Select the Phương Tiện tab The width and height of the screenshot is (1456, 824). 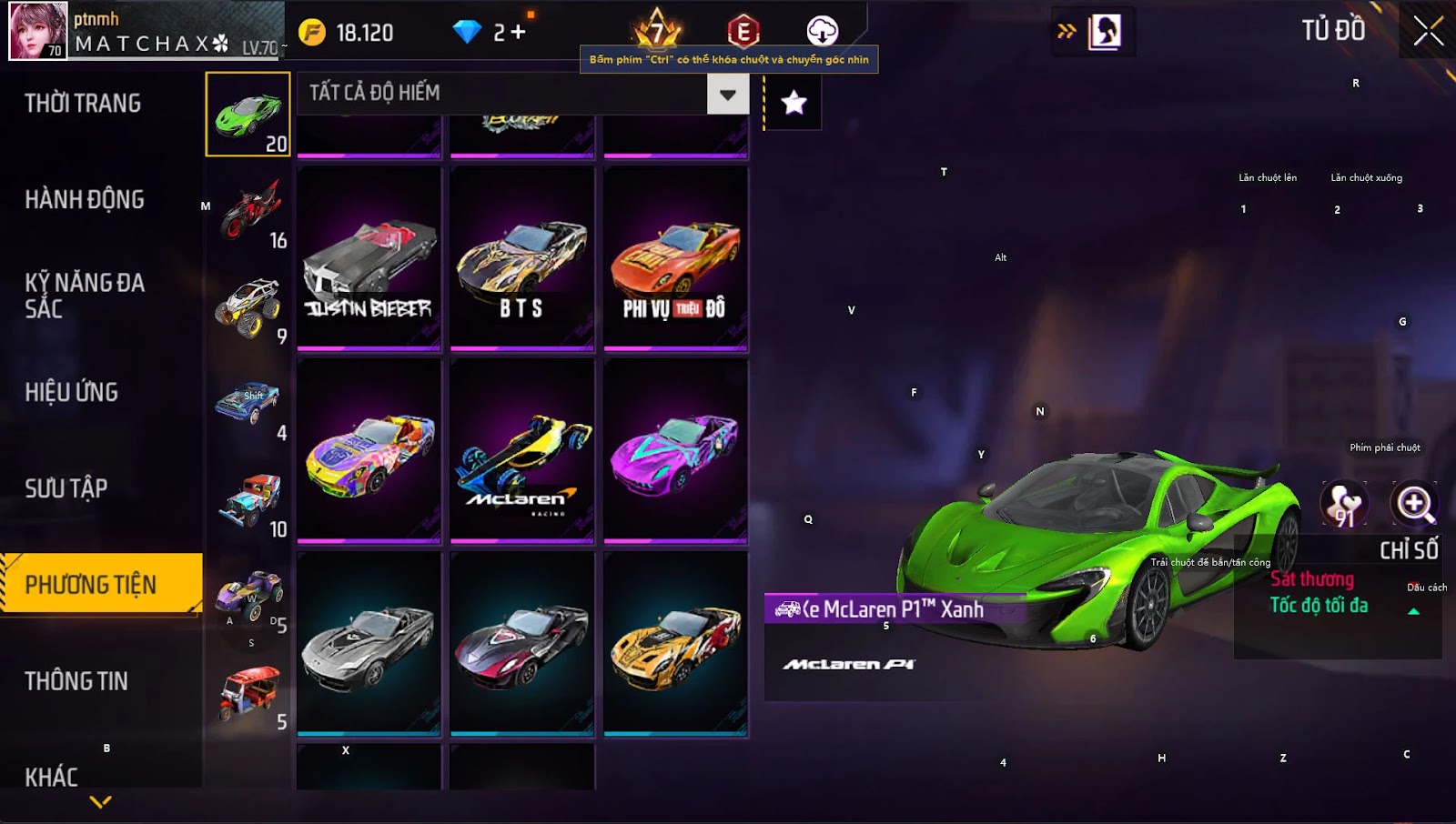91,585
